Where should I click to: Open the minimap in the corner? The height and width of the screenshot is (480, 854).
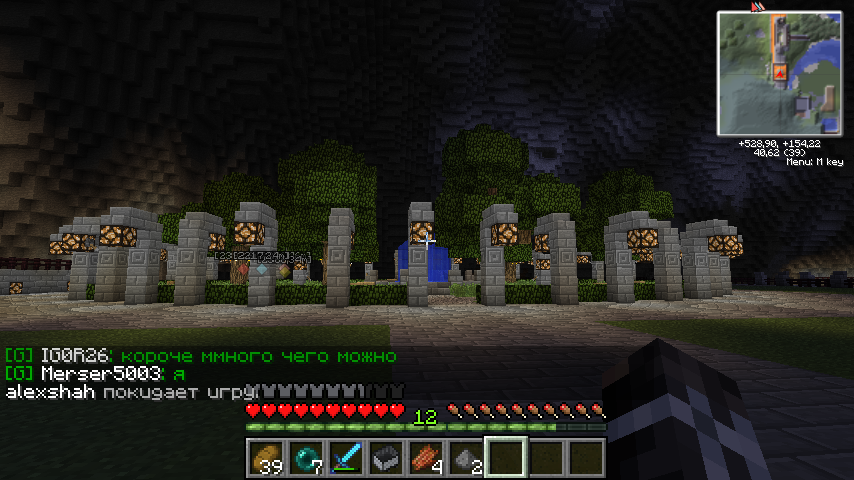tap(779, 73)
